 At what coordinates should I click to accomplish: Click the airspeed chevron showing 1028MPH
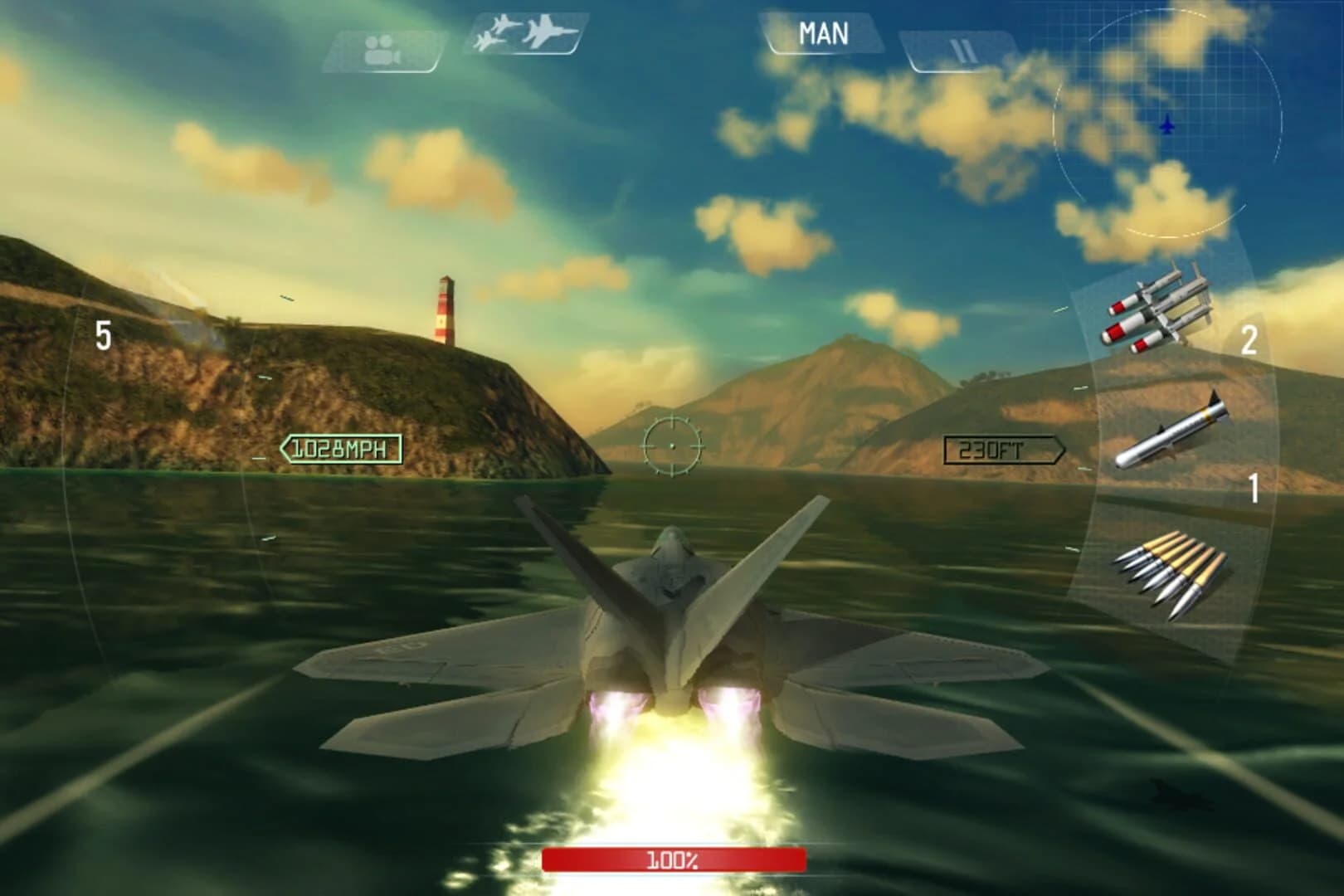[x=340, y=448]
